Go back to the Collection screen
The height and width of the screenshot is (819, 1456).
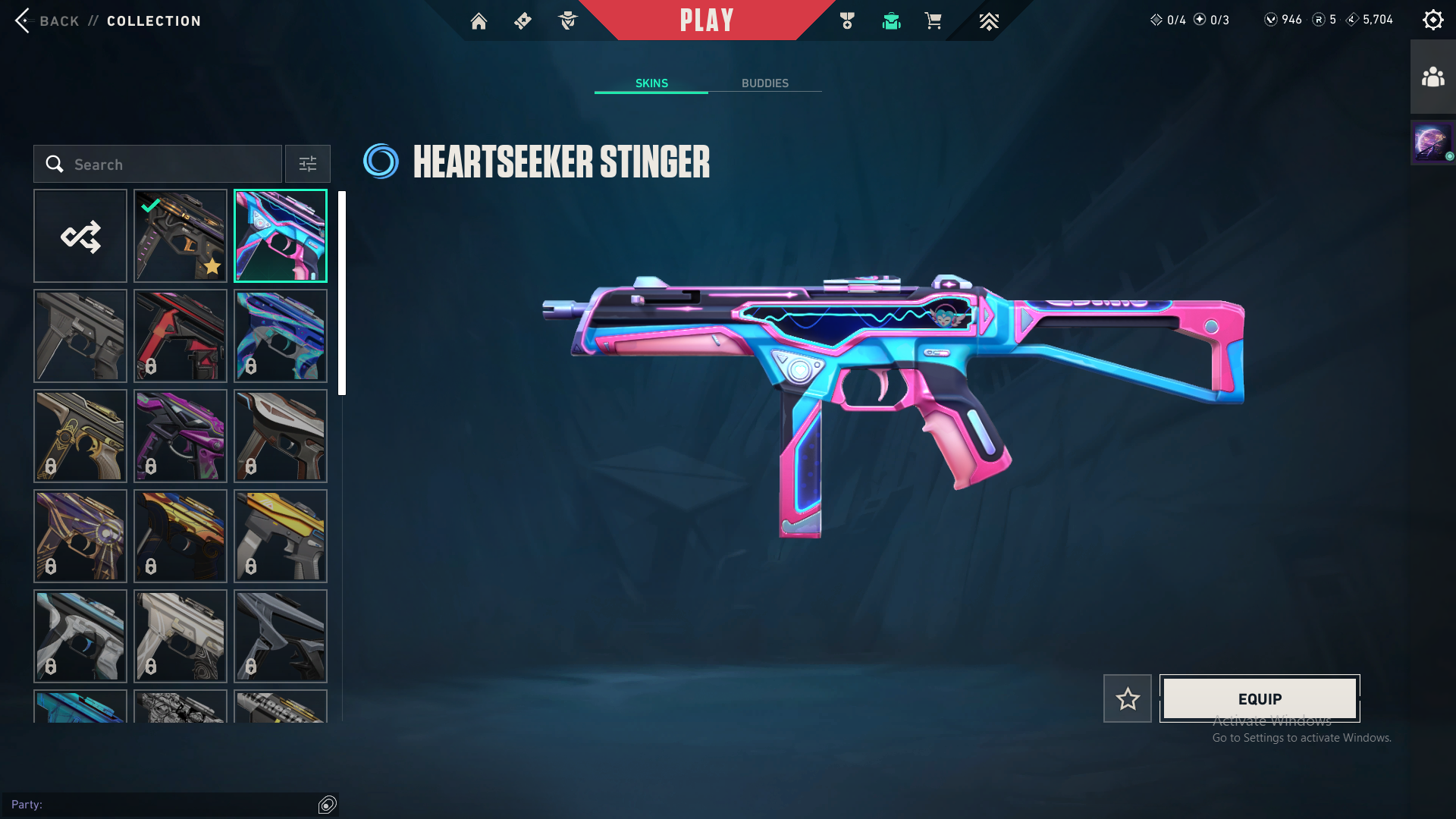click(106, 20)
